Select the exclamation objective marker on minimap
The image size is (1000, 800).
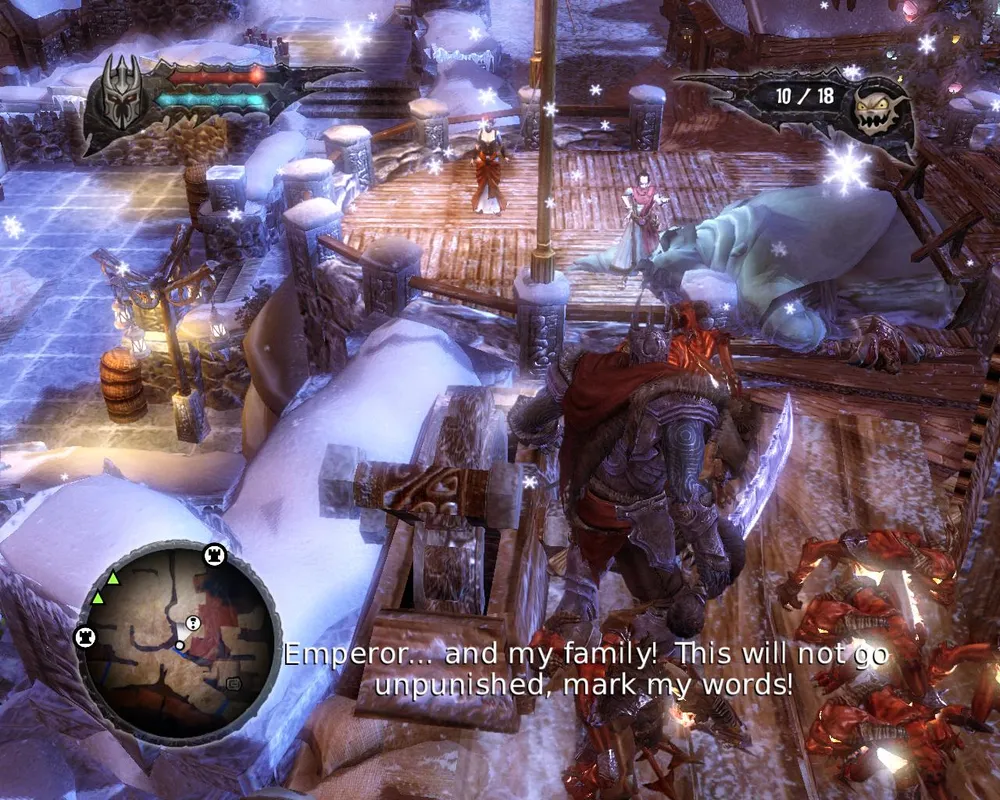(193, 624)
